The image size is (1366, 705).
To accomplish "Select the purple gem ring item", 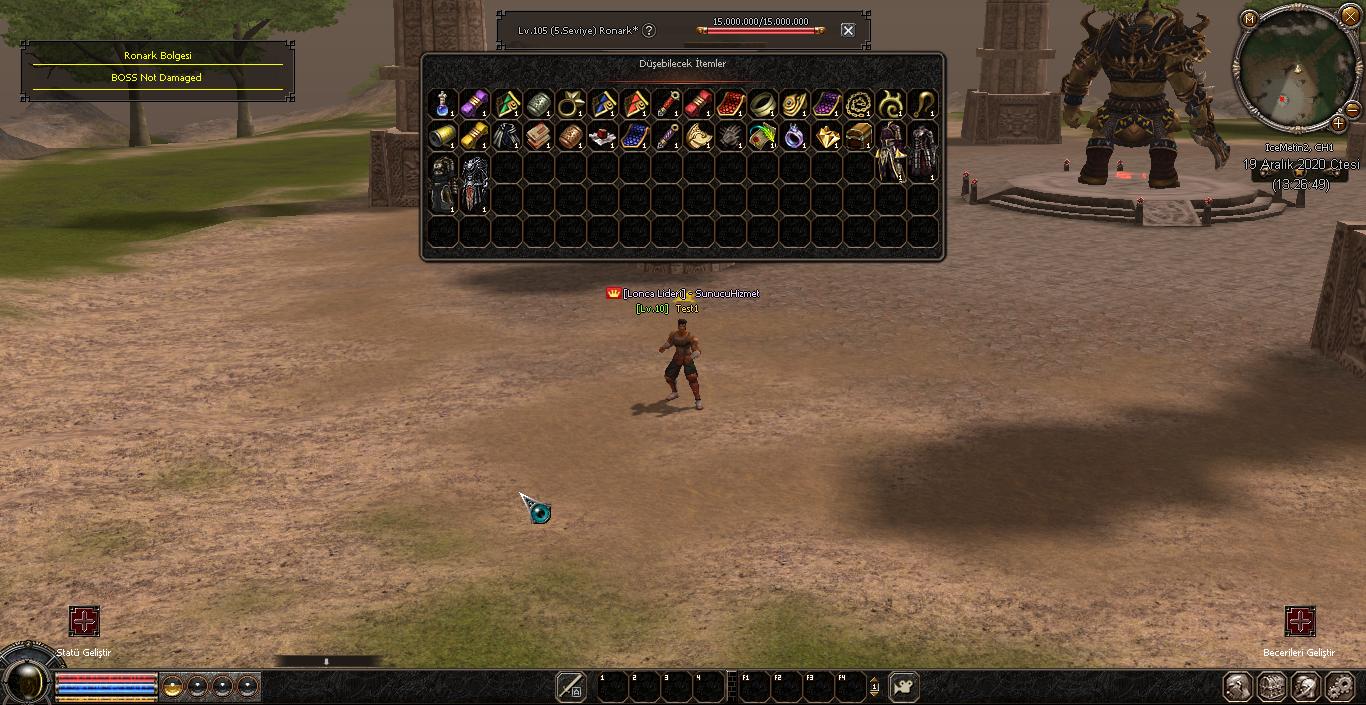I will (x=795, y=136).
